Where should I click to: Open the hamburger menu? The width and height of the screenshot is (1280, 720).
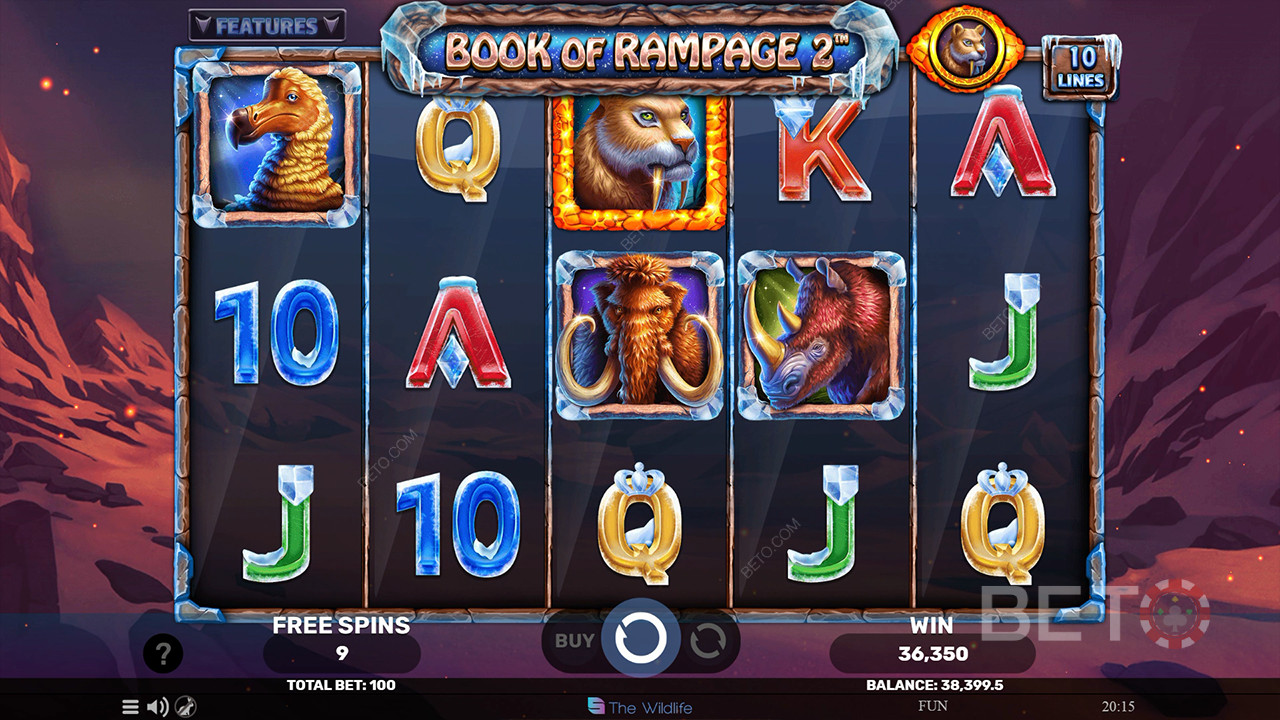[x=130, y=707]
